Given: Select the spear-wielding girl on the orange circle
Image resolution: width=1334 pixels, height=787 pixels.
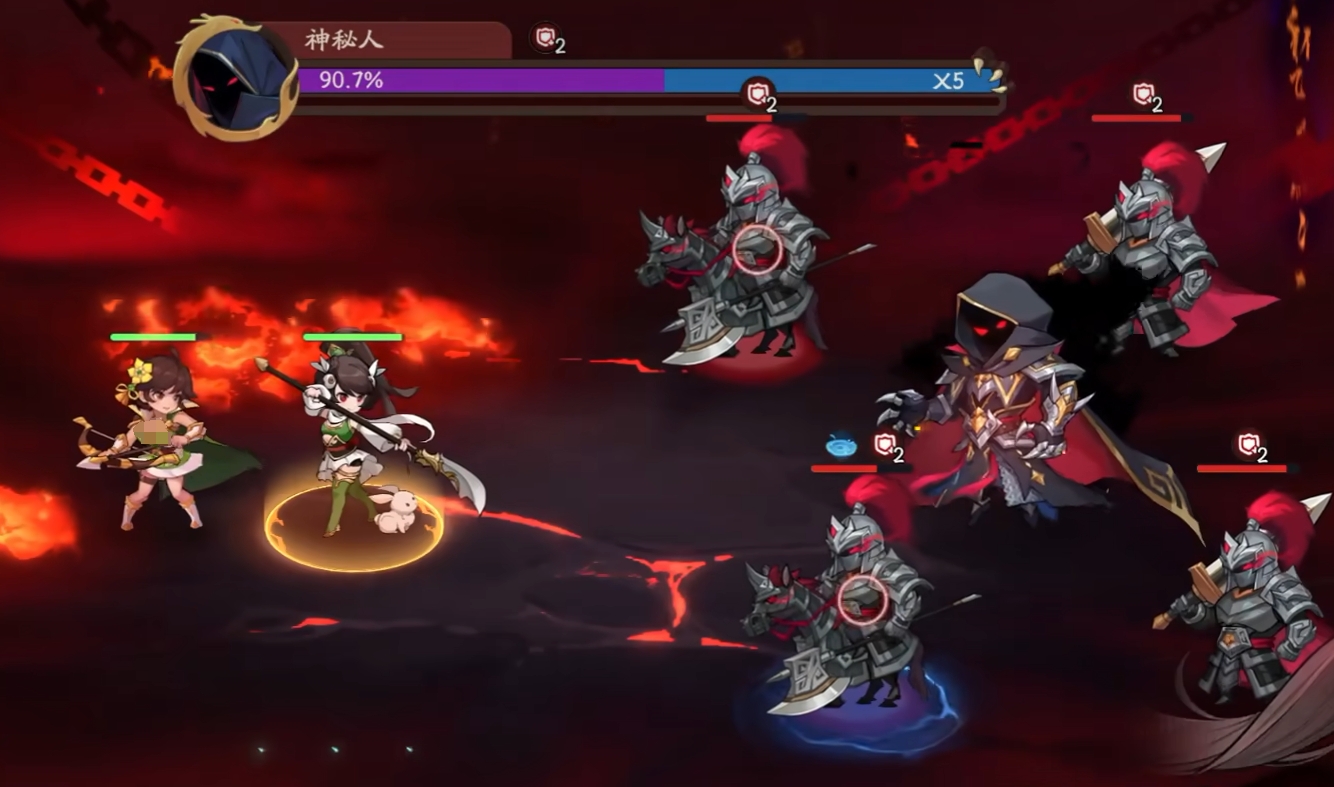Looking at the screenshot, I should click(345, 440).
